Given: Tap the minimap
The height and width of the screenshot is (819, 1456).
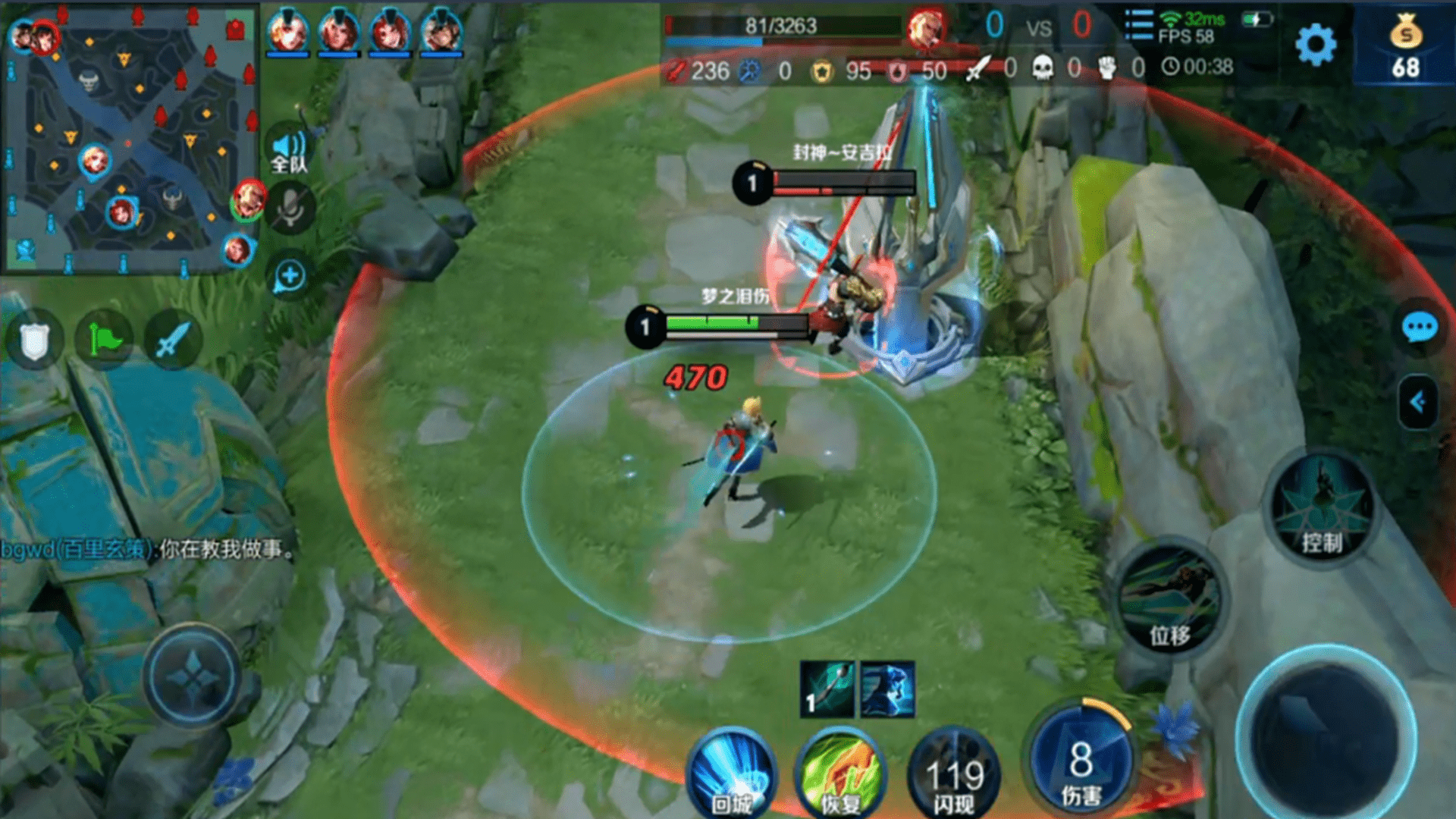Looking at the screenshot, I should (129, 136).
